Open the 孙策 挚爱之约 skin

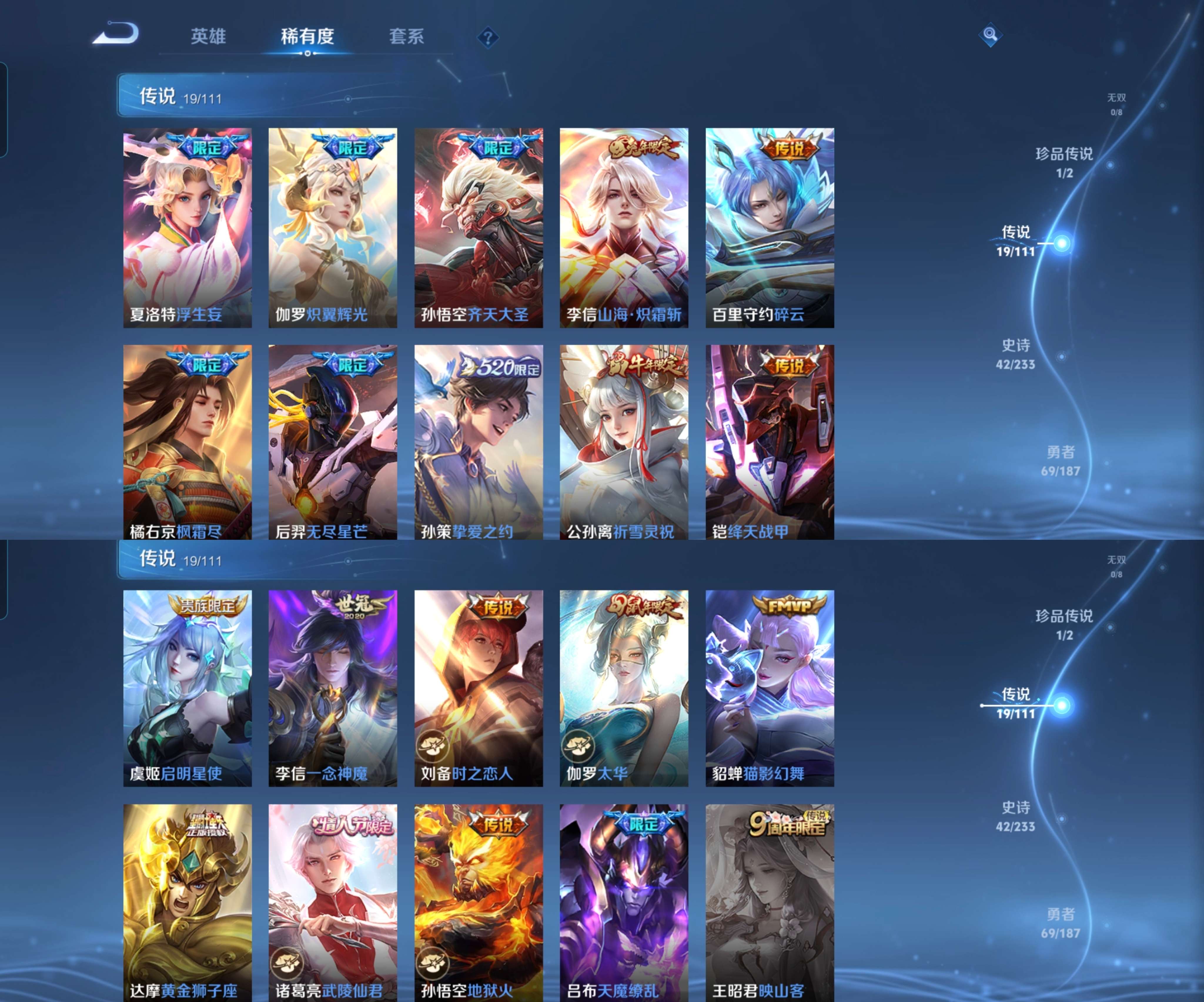(x=479, y=441)
